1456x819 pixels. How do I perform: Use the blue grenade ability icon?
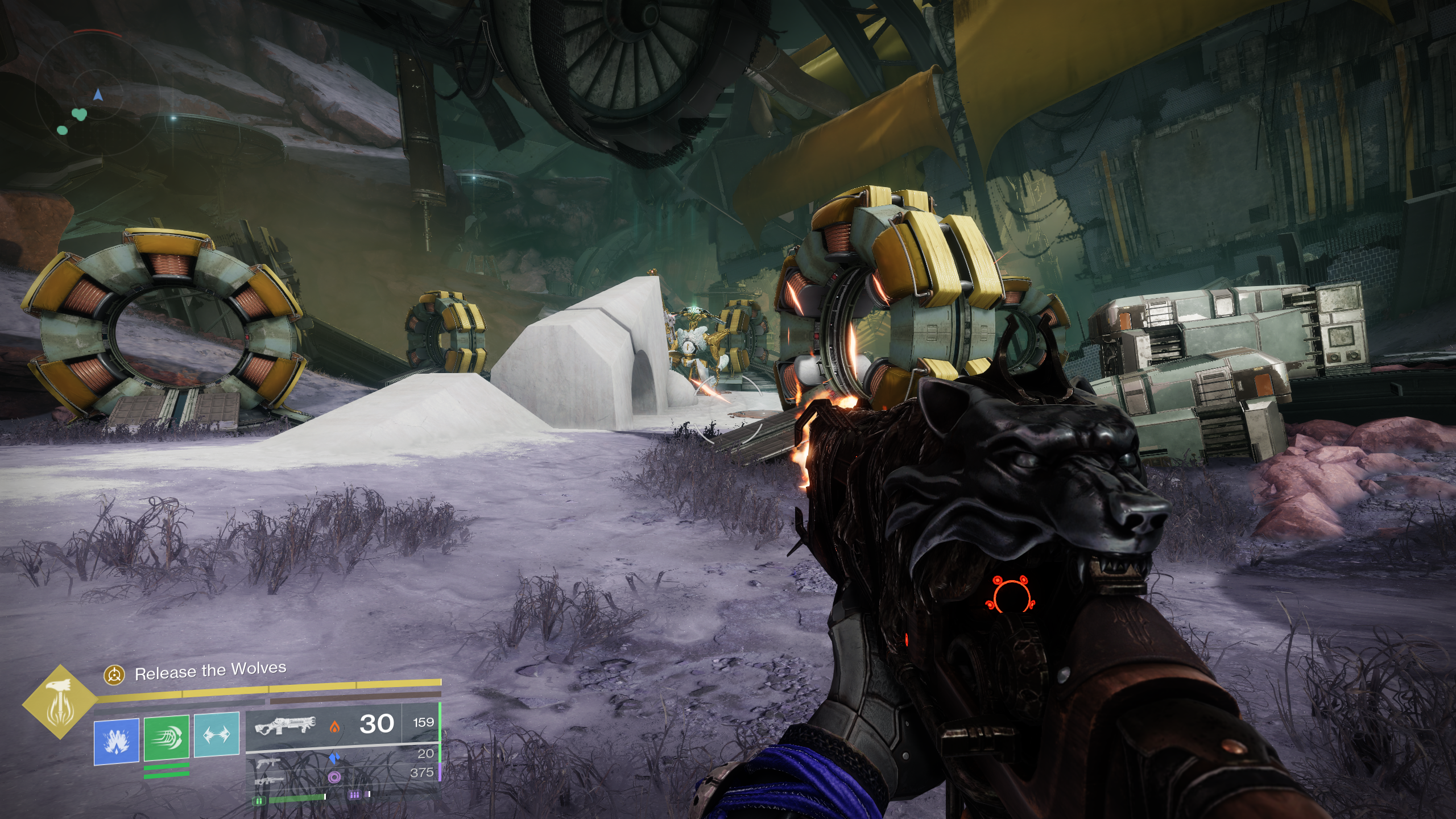tap(117, 740)
